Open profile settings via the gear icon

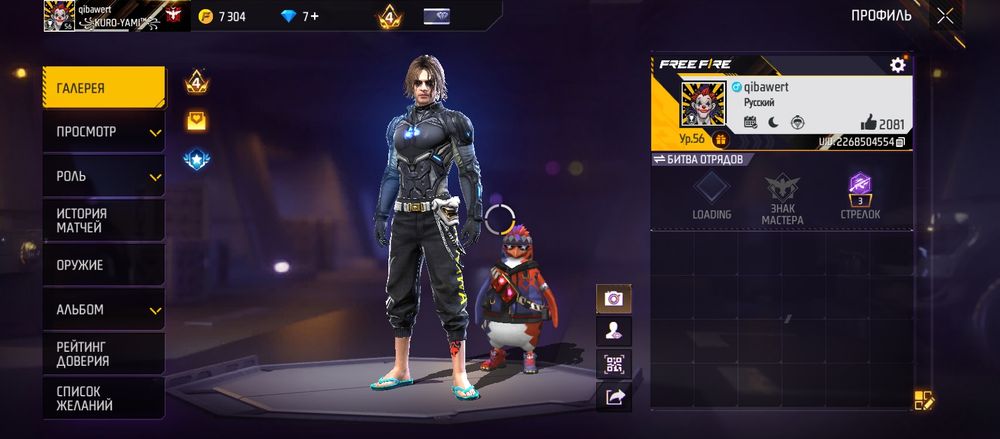[x=897, y=65]
